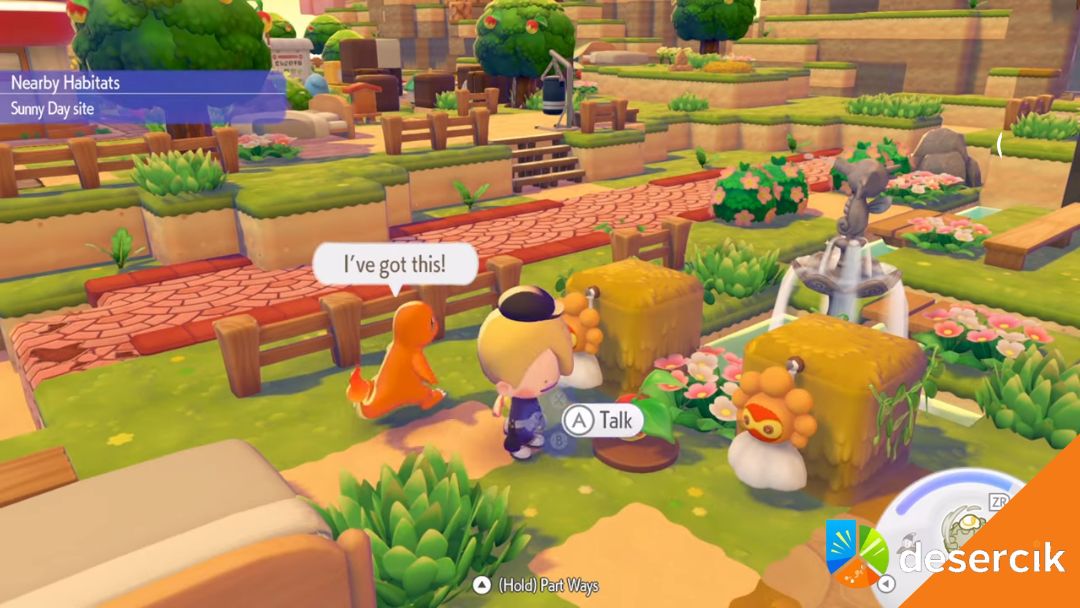Open the Nearby Habitats panel header
Screen dimensions: 1080x608
click(66, 83)
